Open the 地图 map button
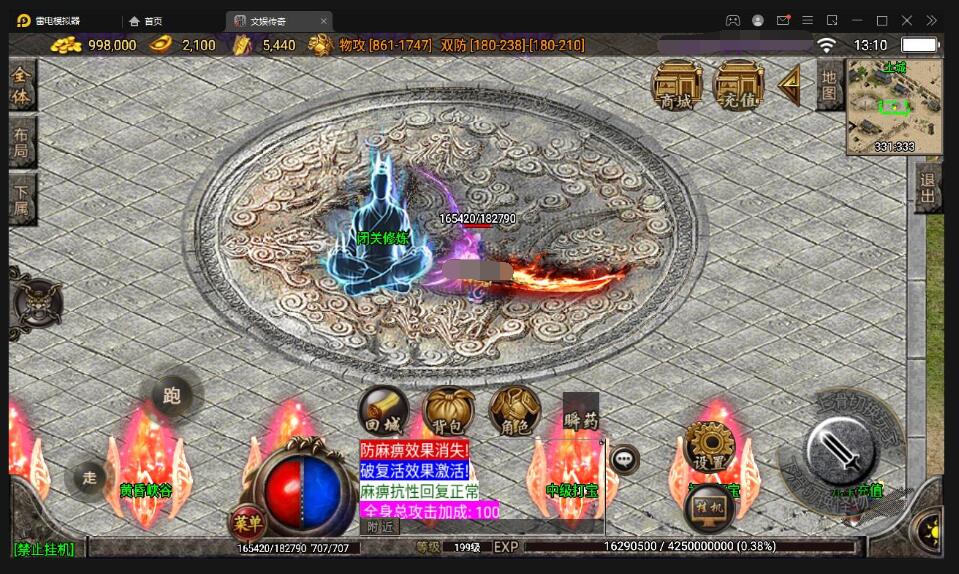Screen dimensions: 959x574 click(828, 84)
